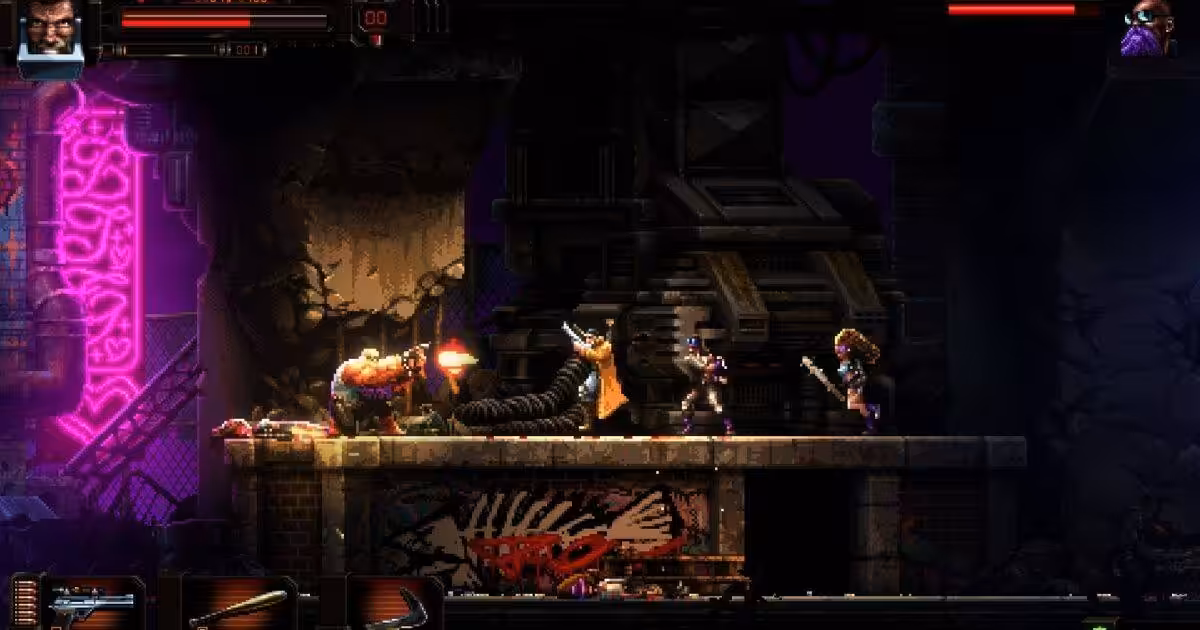Click the purple-bandana boss portrait
This screenshot has height=630, width=1200.
(1147, 28)
